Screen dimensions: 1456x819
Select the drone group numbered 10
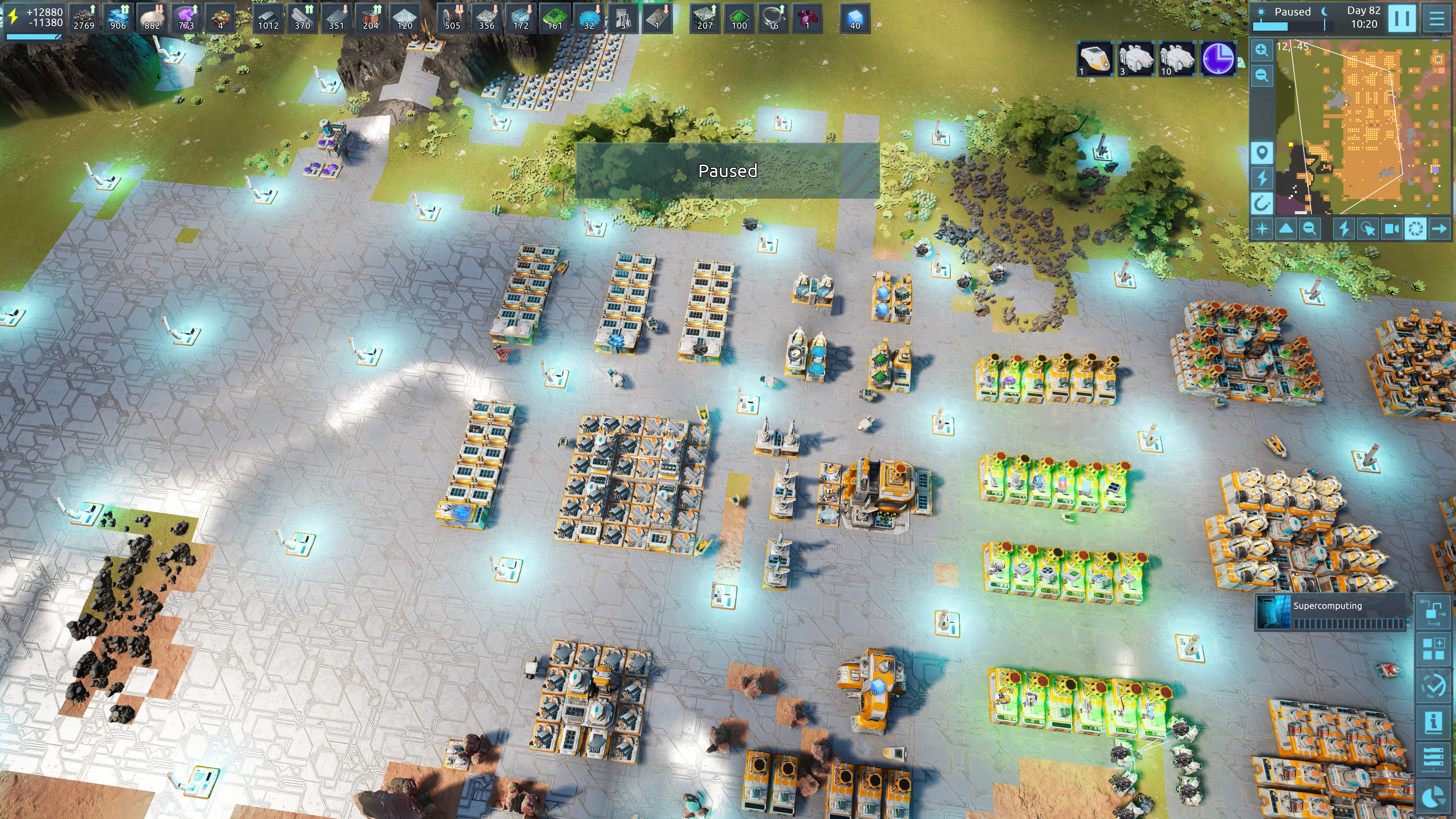[1177, 58]
